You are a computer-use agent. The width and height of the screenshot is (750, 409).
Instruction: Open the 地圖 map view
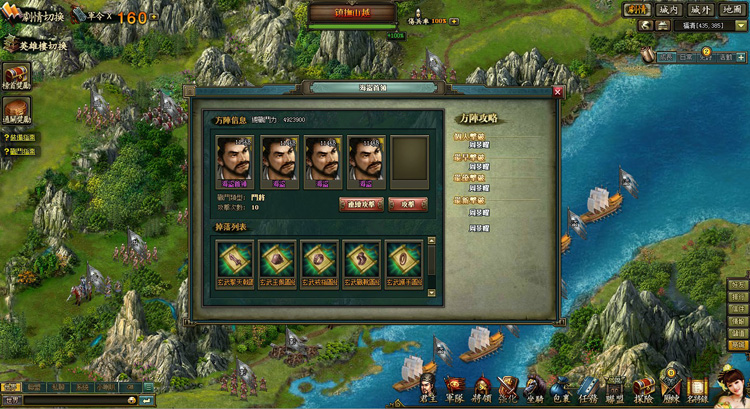(732, 10)
